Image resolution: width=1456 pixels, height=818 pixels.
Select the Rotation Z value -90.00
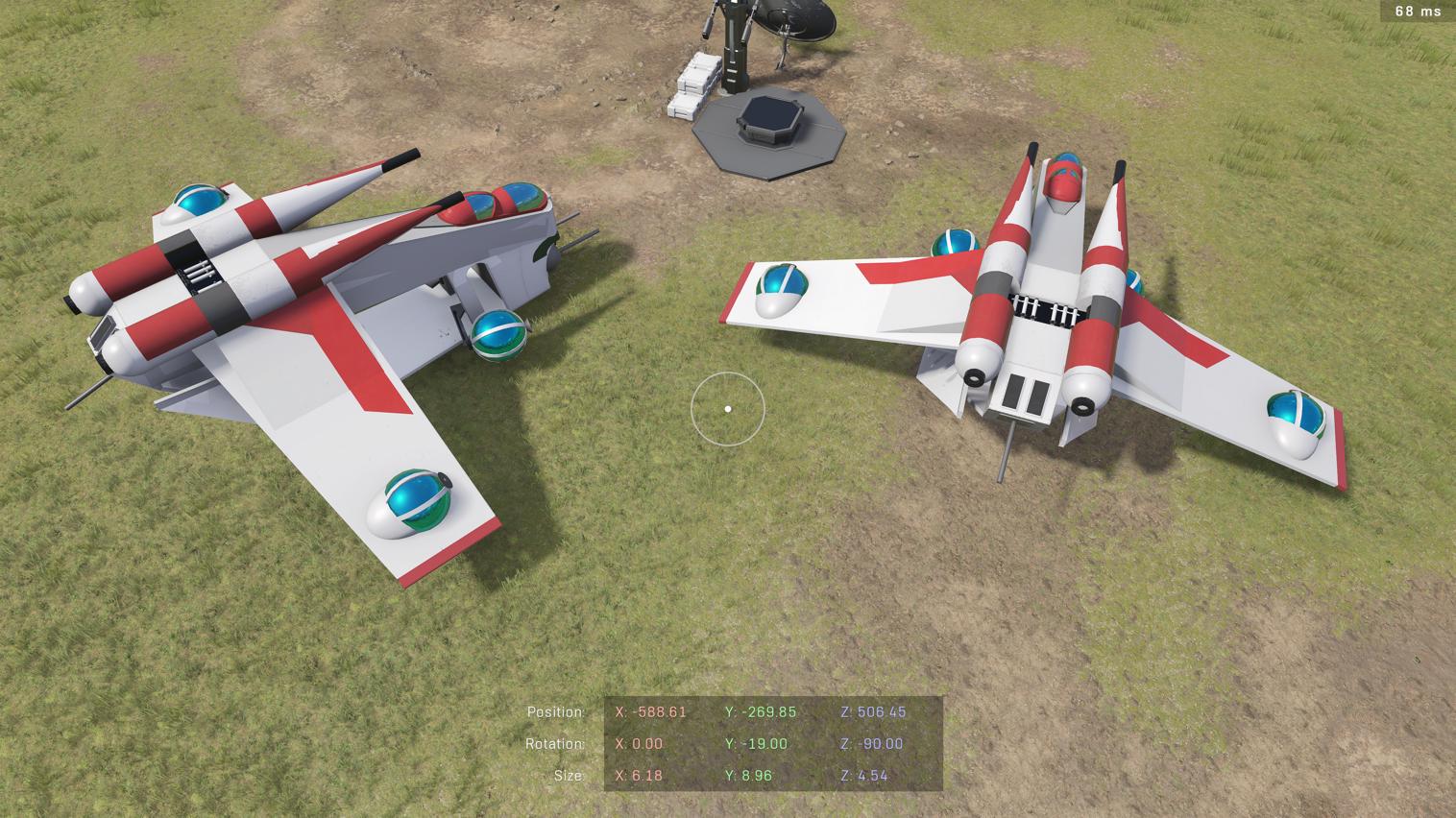871,744
